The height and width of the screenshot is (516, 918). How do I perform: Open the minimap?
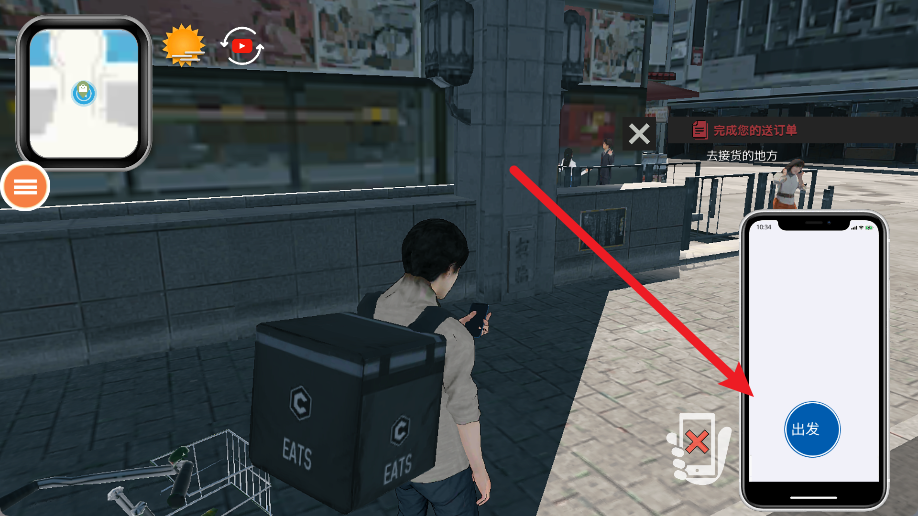tap(84, 93)
